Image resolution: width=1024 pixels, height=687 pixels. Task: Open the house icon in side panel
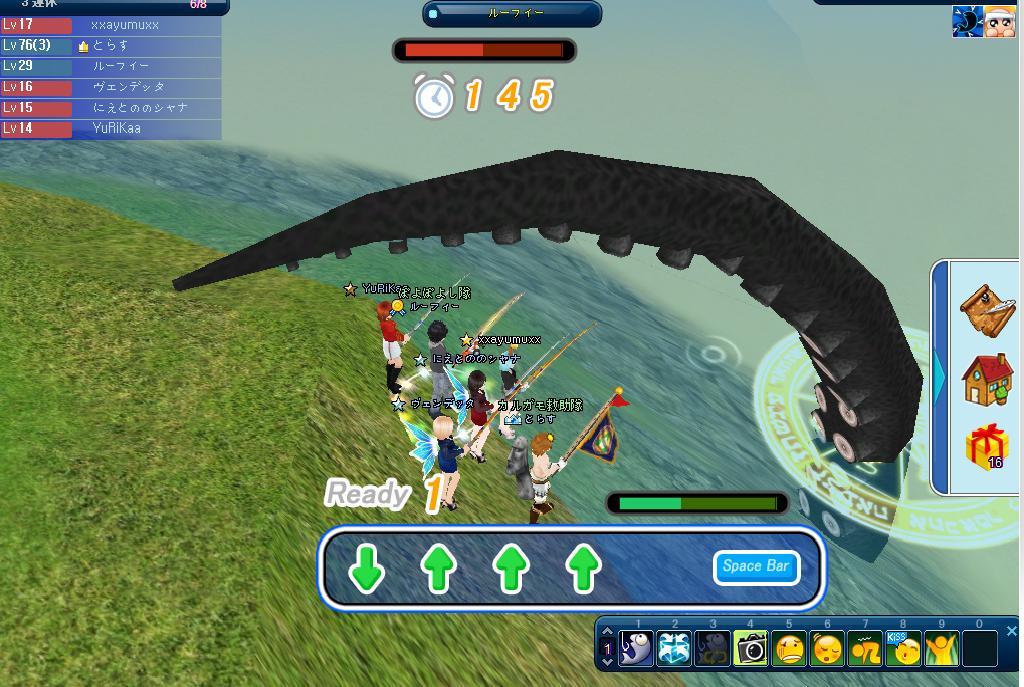click(988, 379)
